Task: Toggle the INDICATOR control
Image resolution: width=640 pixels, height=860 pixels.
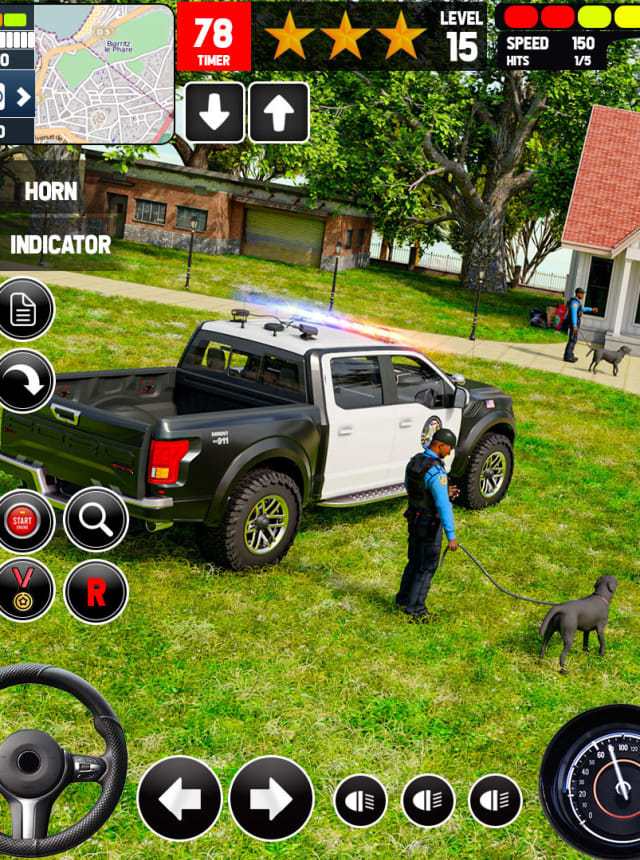Action: point(60,244)
